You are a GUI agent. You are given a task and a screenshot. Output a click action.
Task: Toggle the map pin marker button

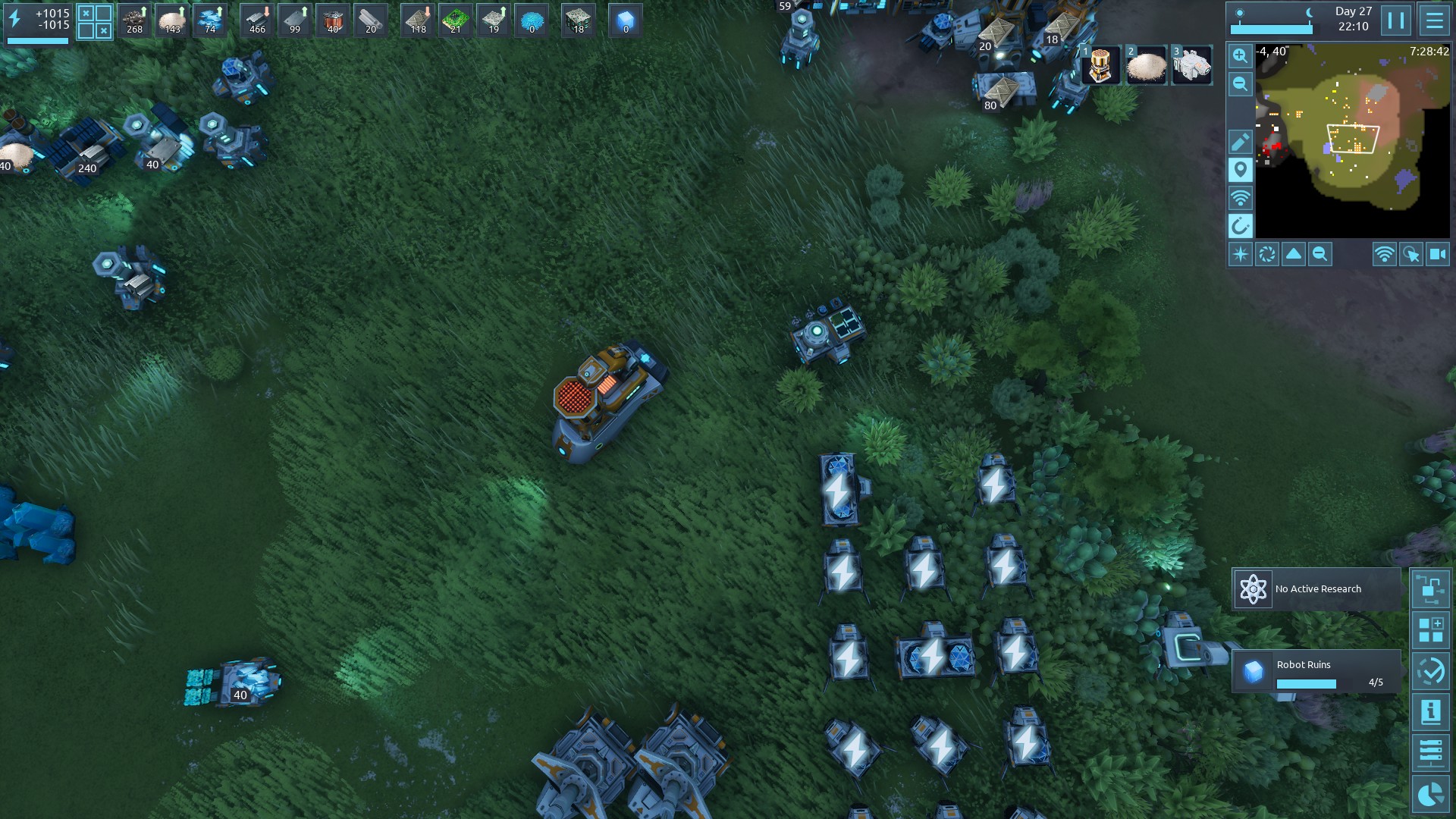click(1240, 170)
